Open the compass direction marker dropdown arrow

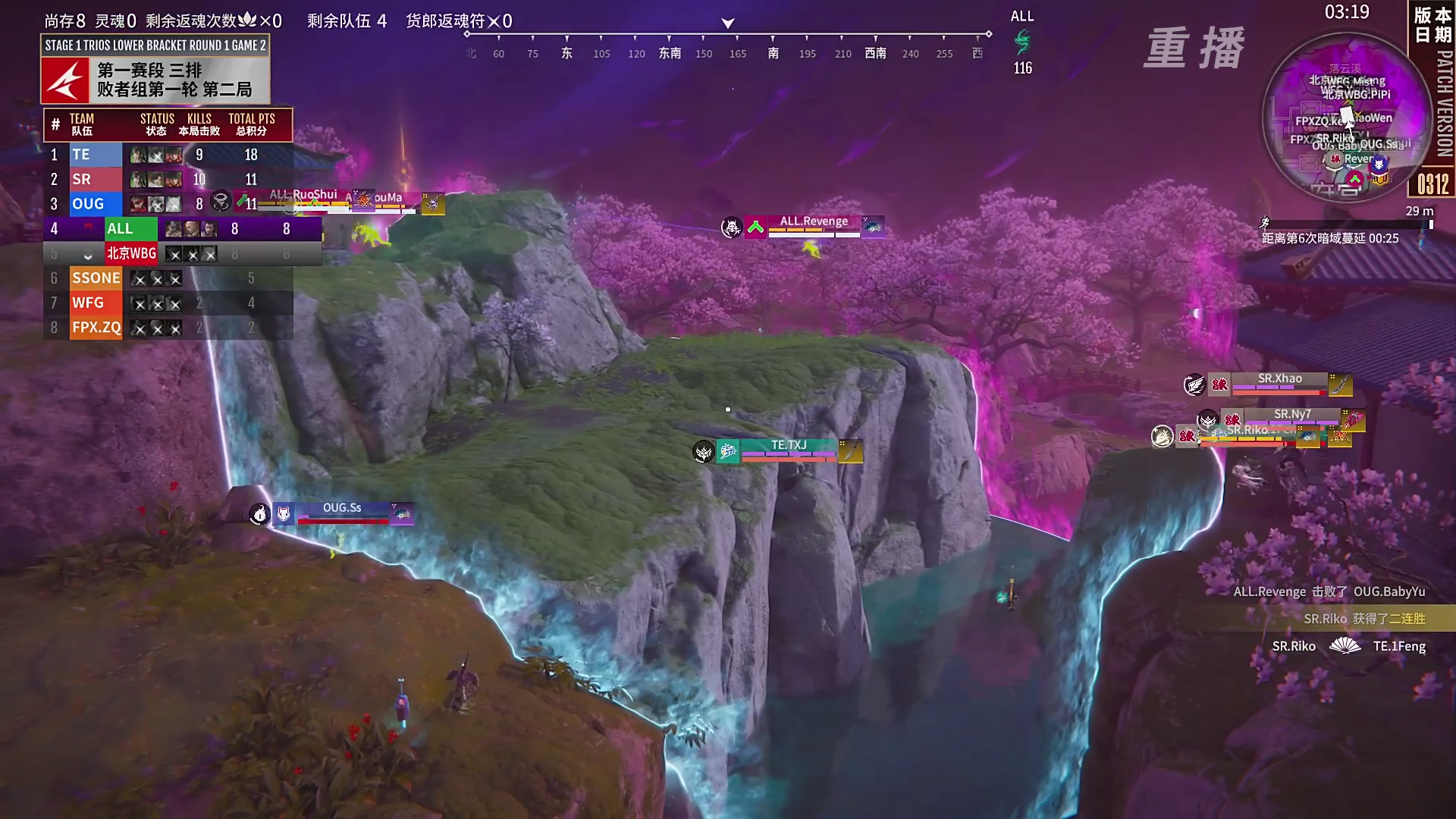point(726,22)
